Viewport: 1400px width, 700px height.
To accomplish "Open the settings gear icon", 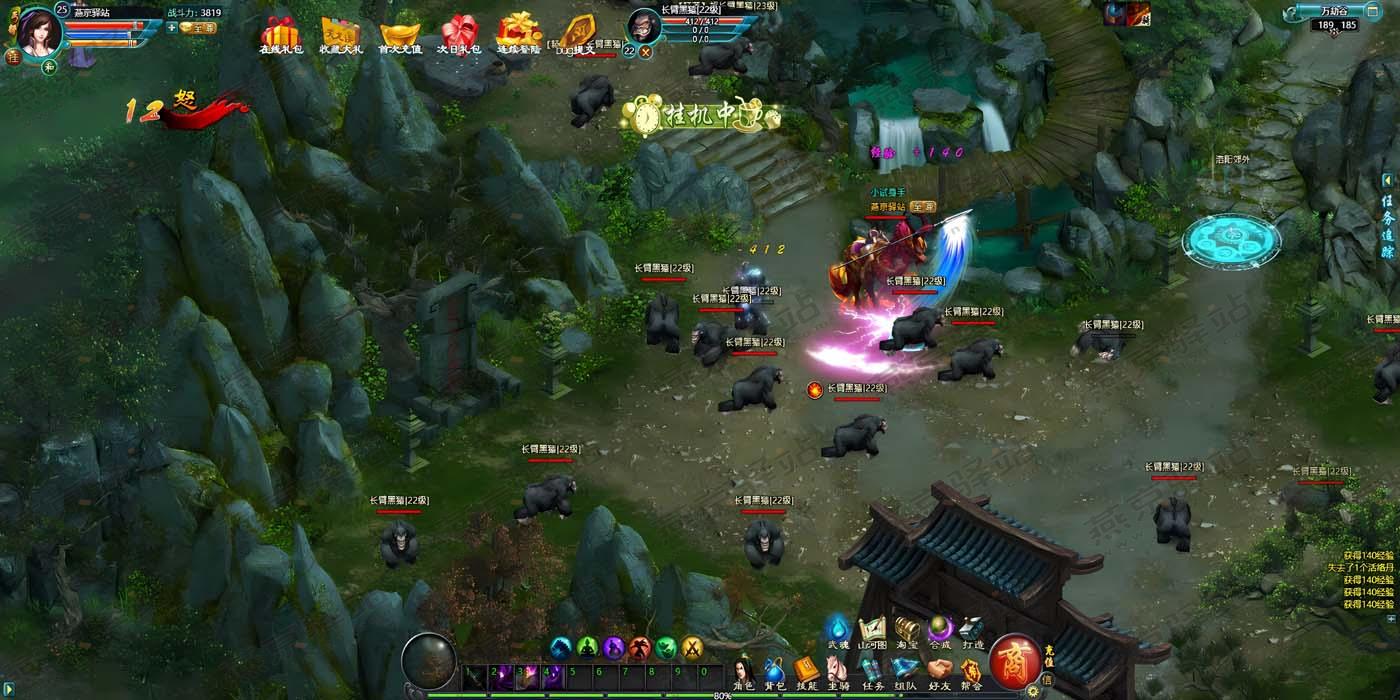I will pyautogui.click(x=1033, y=690).
